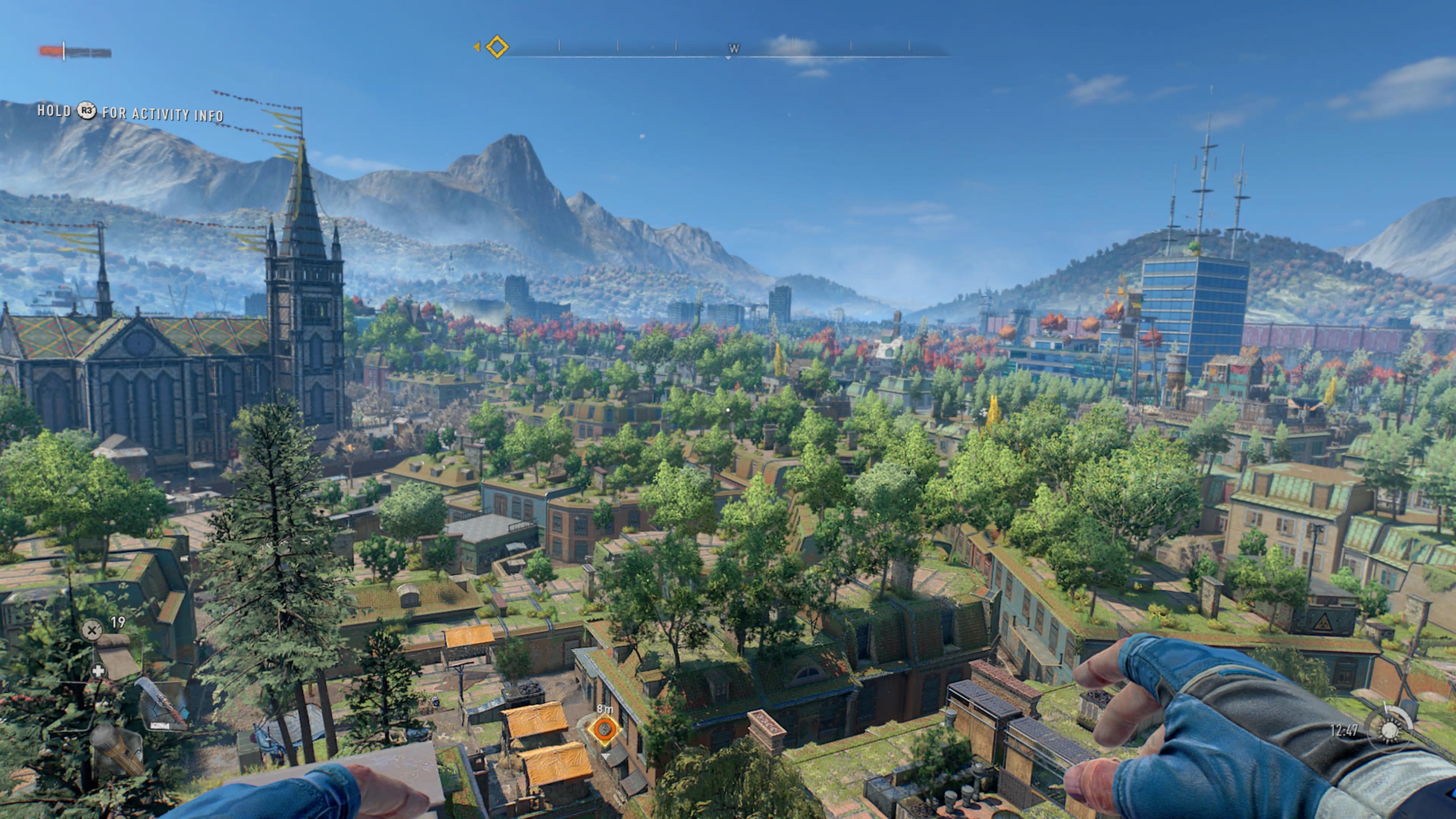Toggle the day-night dial near the clock
Viewport: 1456px width, 819px height.
[1390, 730]
